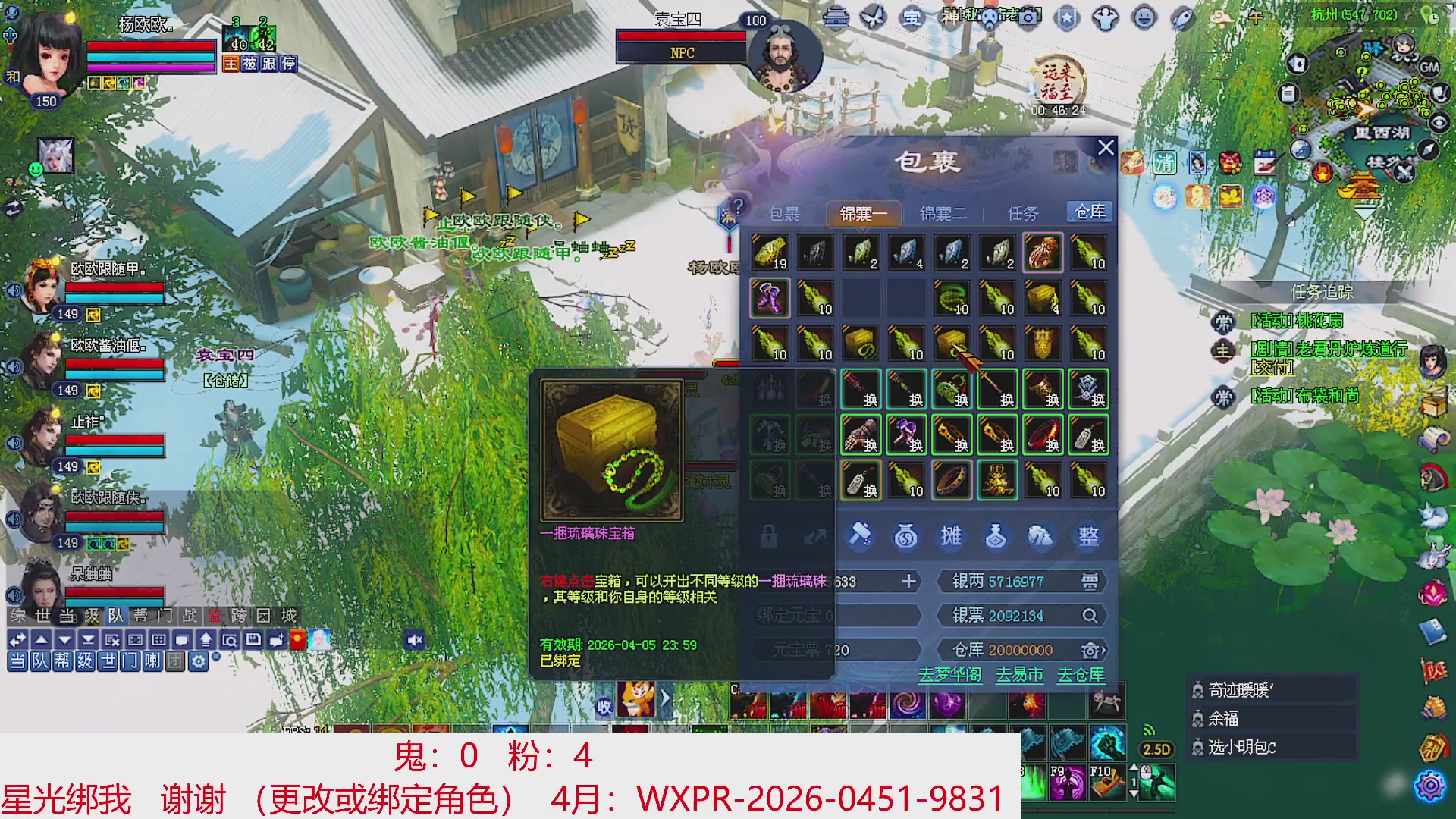Select the stall (摊) icon in the bag panel
Screen dimensions: 1456x819
(952, 536)
